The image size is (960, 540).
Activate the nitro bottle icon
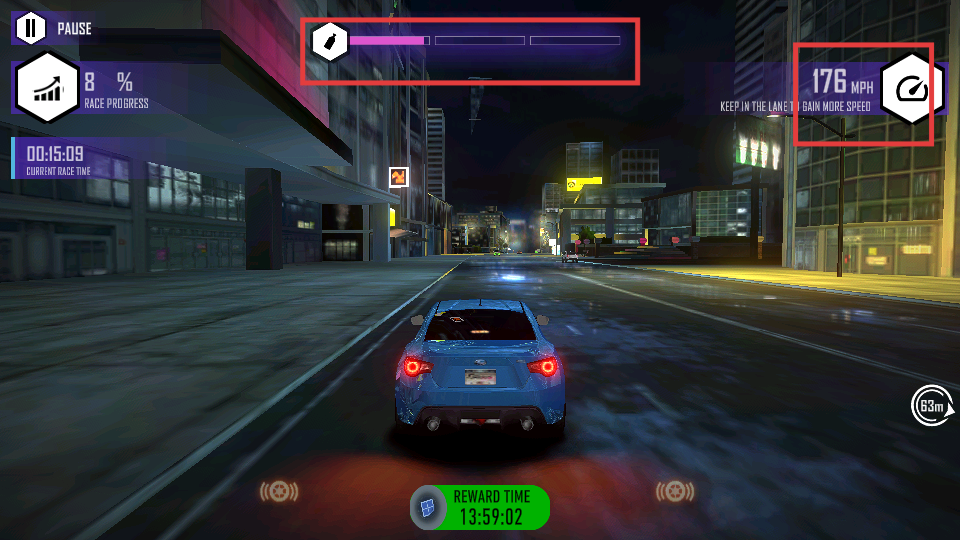tap(328, 42)
